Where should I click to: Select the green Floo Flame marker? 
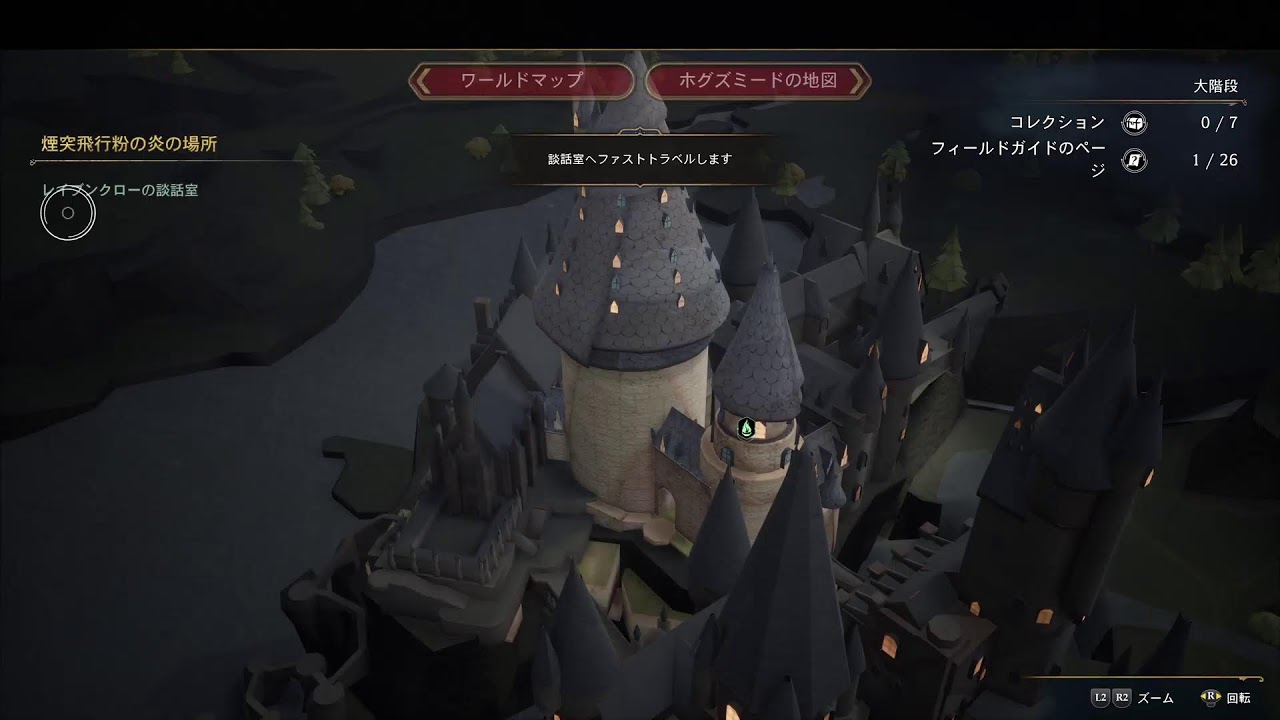pyautogui.click(x=746, y=429)
